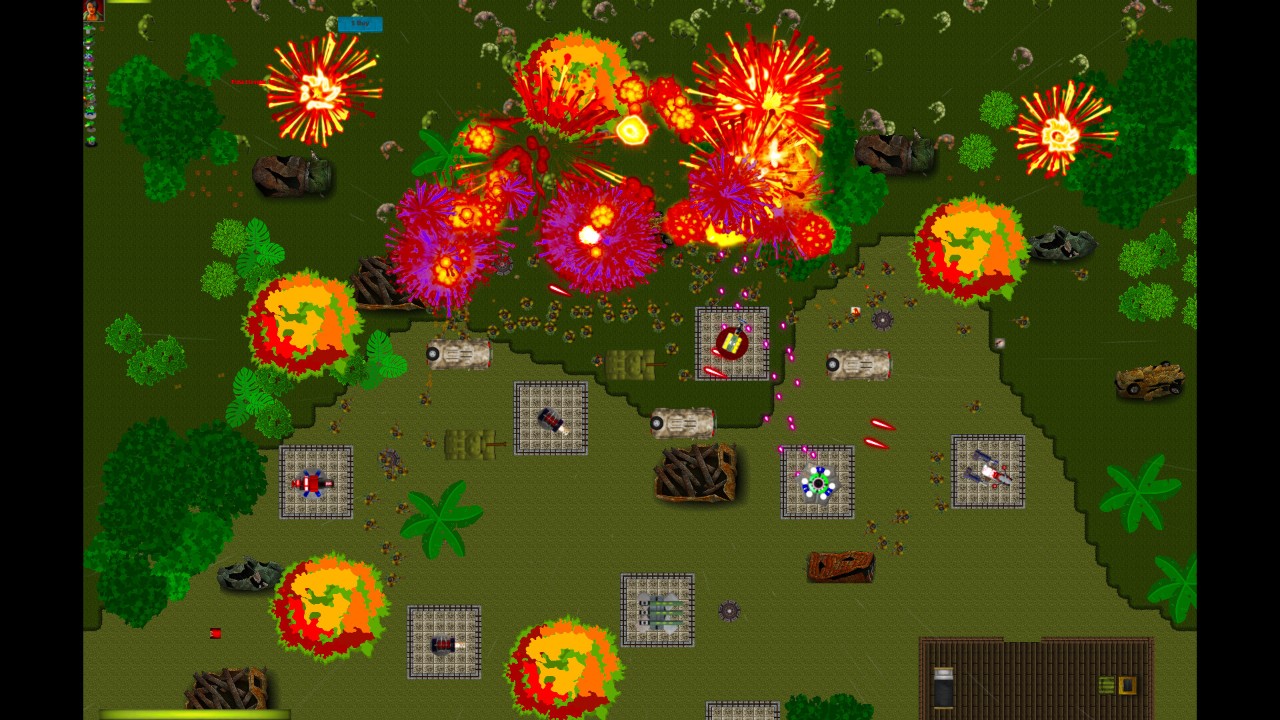Click the wooden log barricade in the clearing
Viewport: 1280px width, 720px height.
(697, 472)
